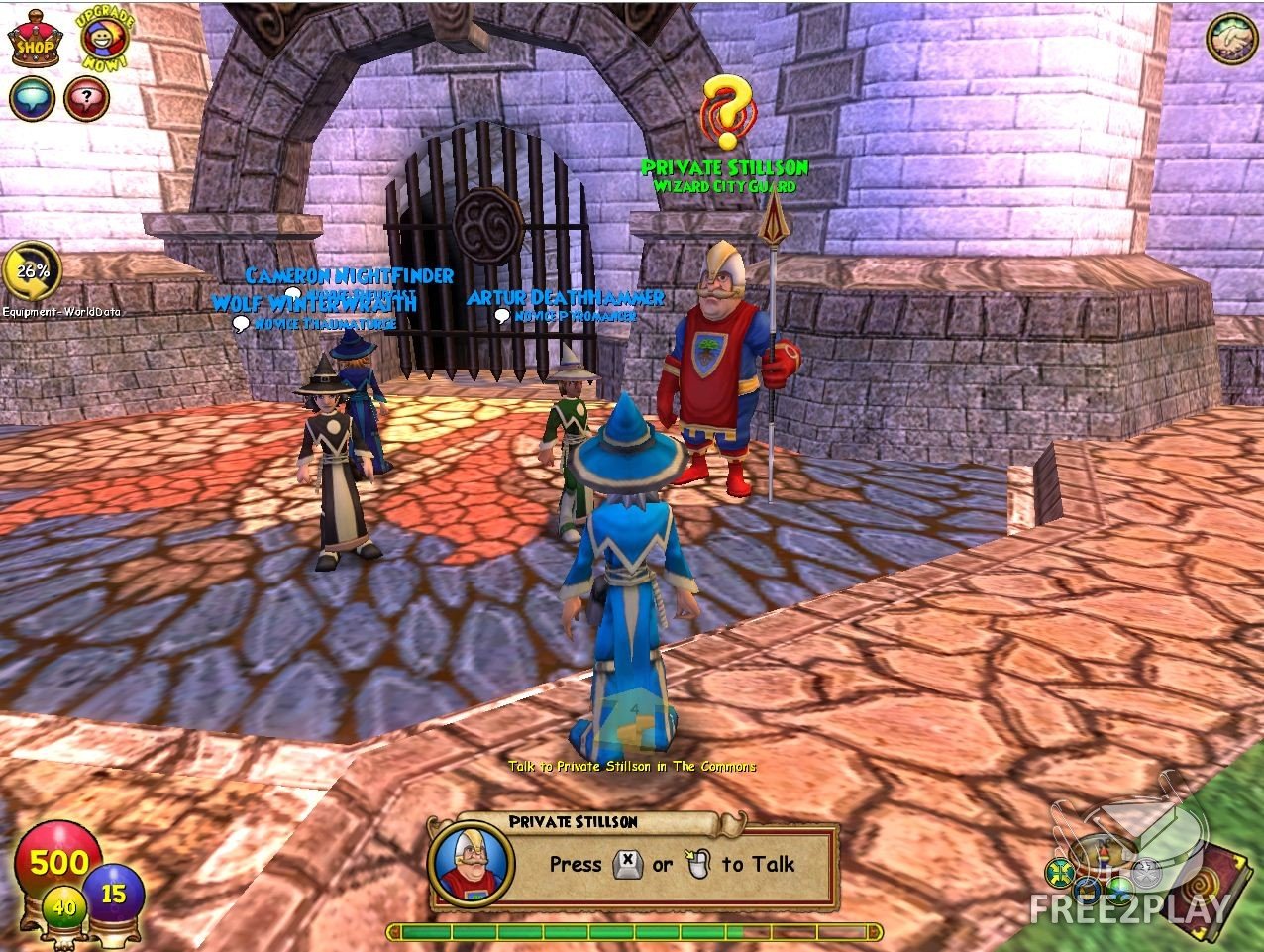The image size is (1264, 952).
Task: Open the Crown Shop
Action: point(35,40)
